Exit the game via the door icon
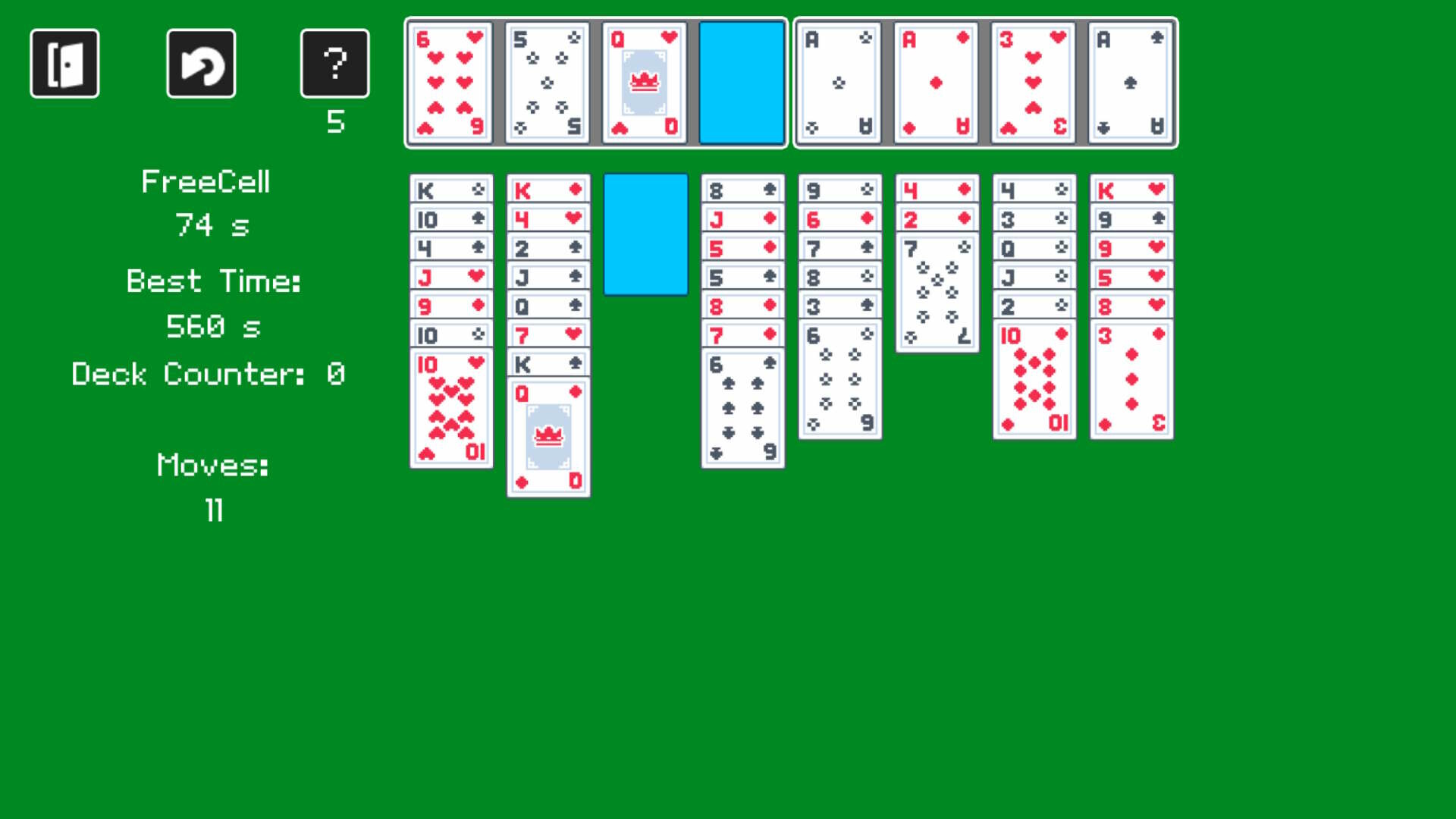 (64, 63)
